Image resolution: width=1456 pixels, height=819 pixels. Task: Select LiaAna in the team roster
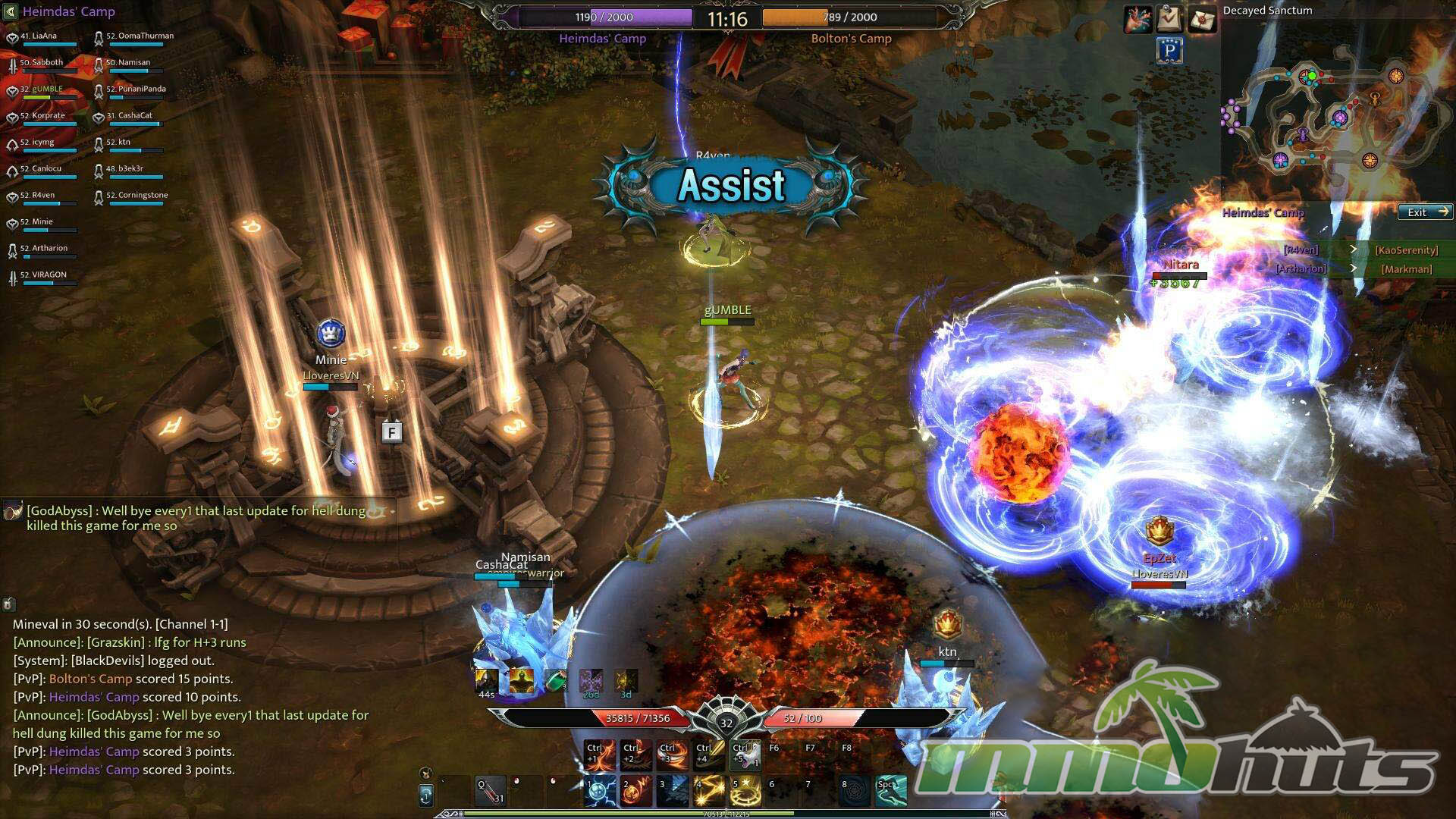(x=44, y=36)
